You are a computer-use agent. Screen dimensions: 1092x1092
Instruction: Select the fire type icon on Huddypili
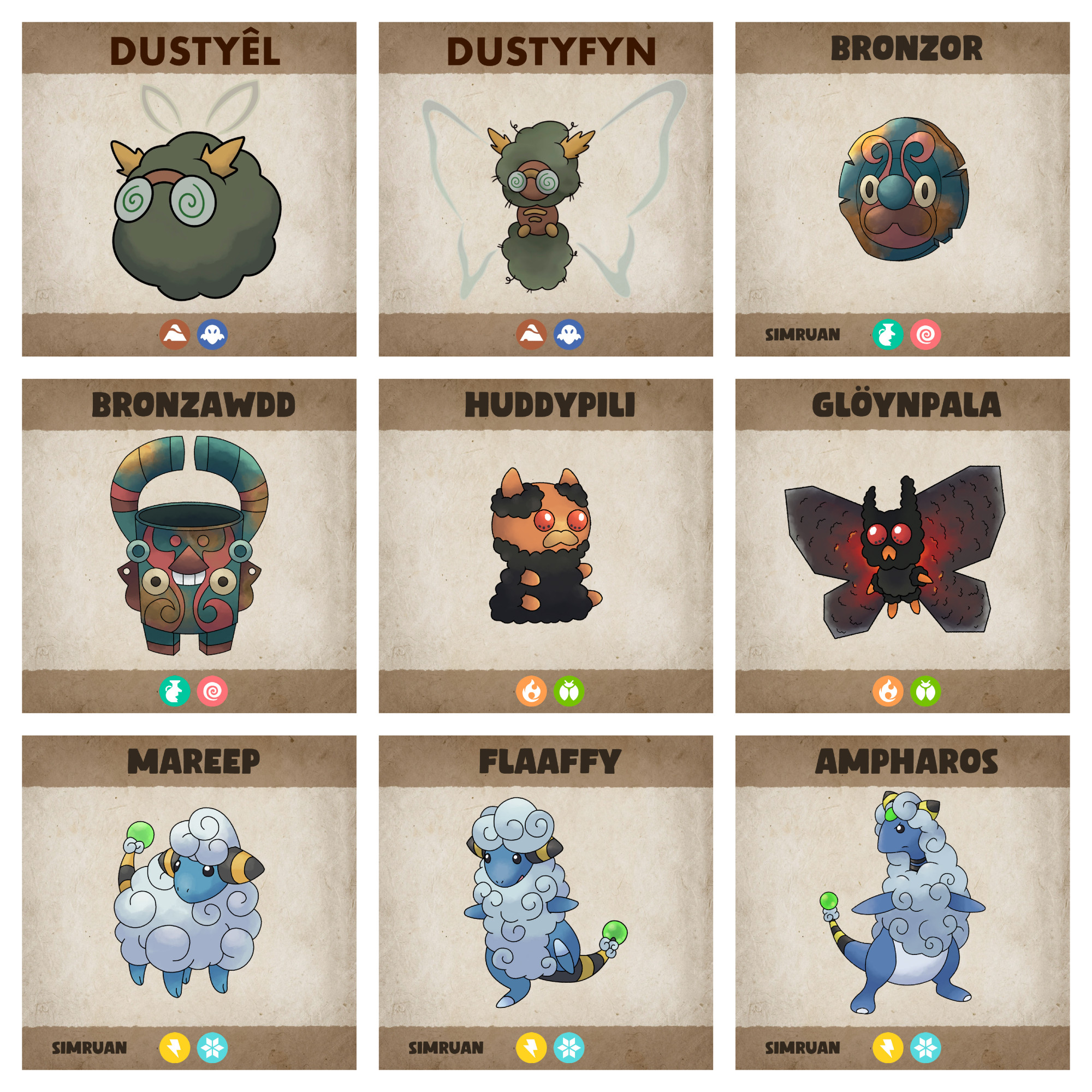(531, 691)
